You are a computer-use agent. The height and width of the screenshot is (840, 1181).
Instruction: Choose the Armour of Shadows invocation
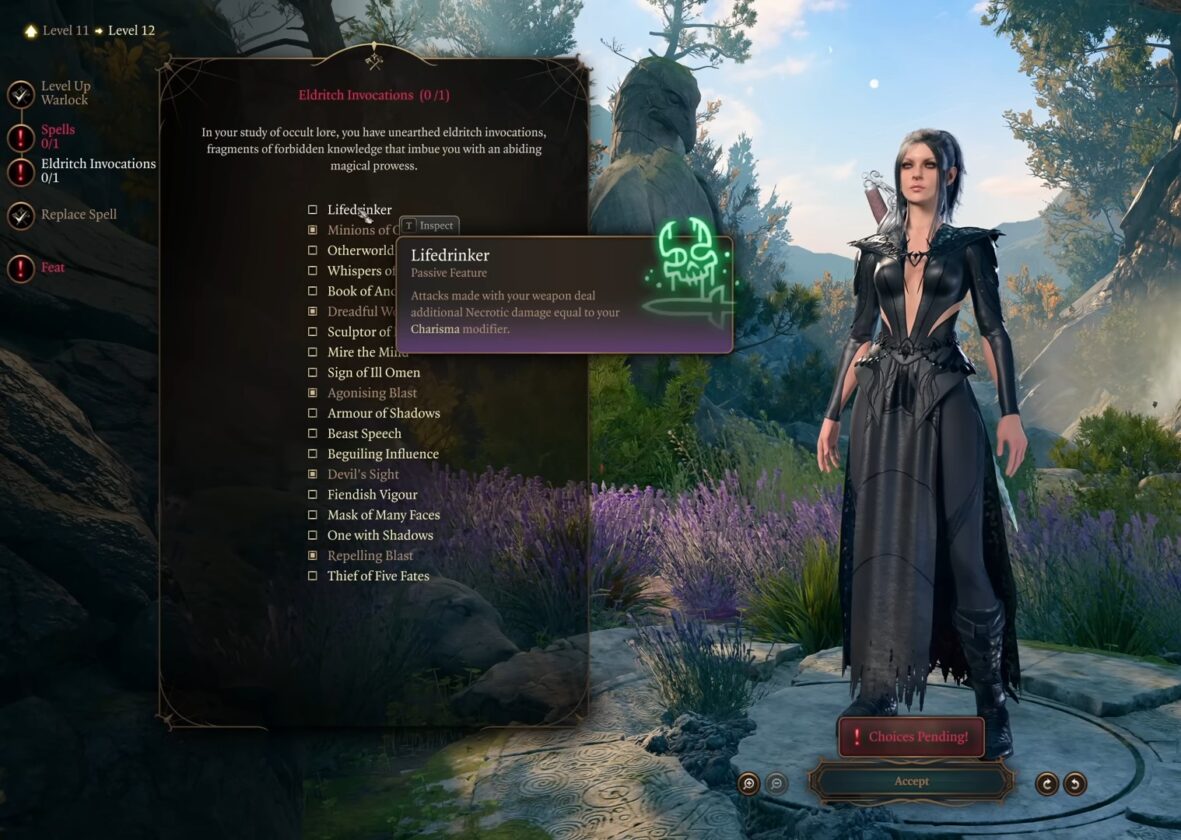313,413
